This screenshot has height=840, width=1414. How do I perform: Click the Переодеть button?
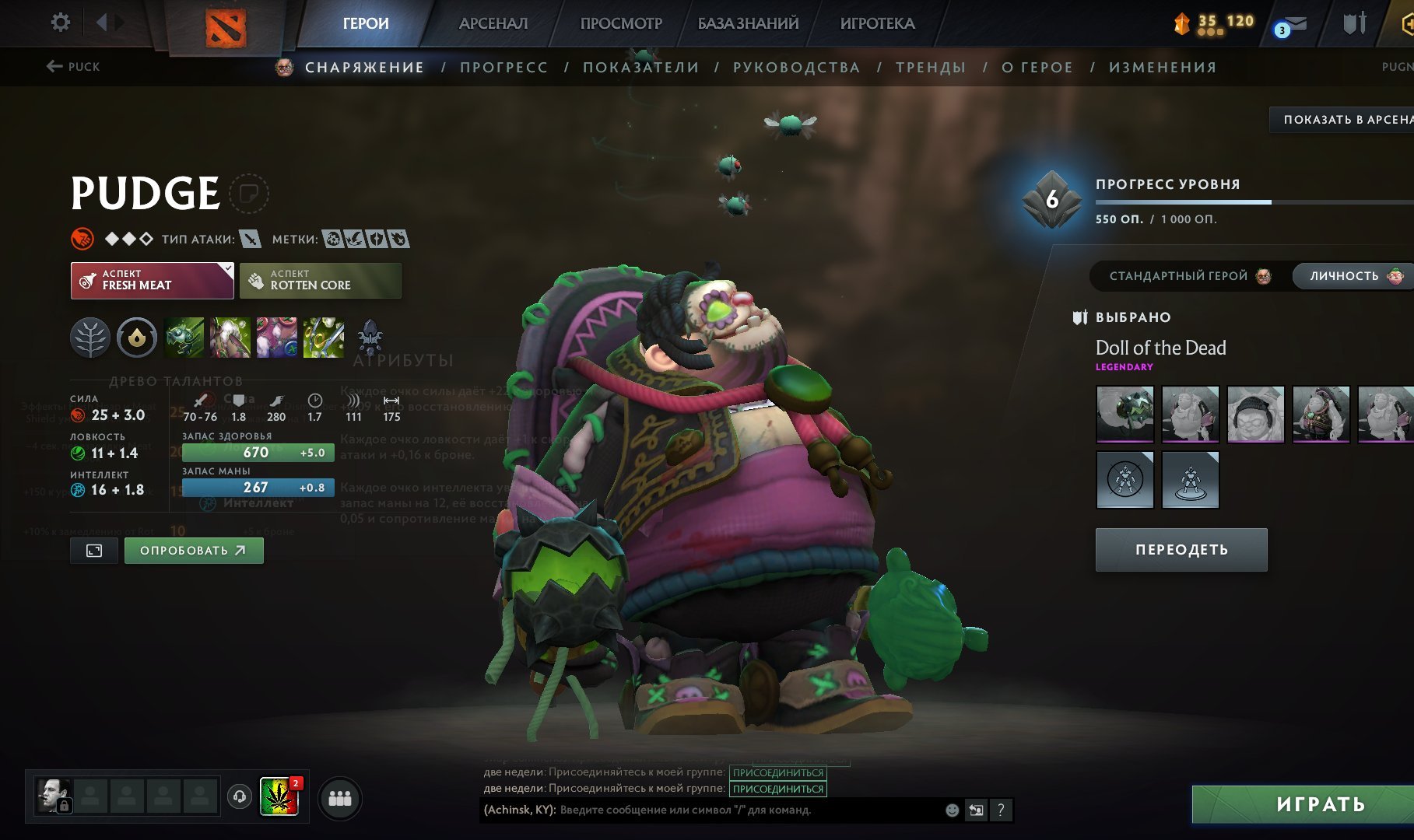point(1181,550)
